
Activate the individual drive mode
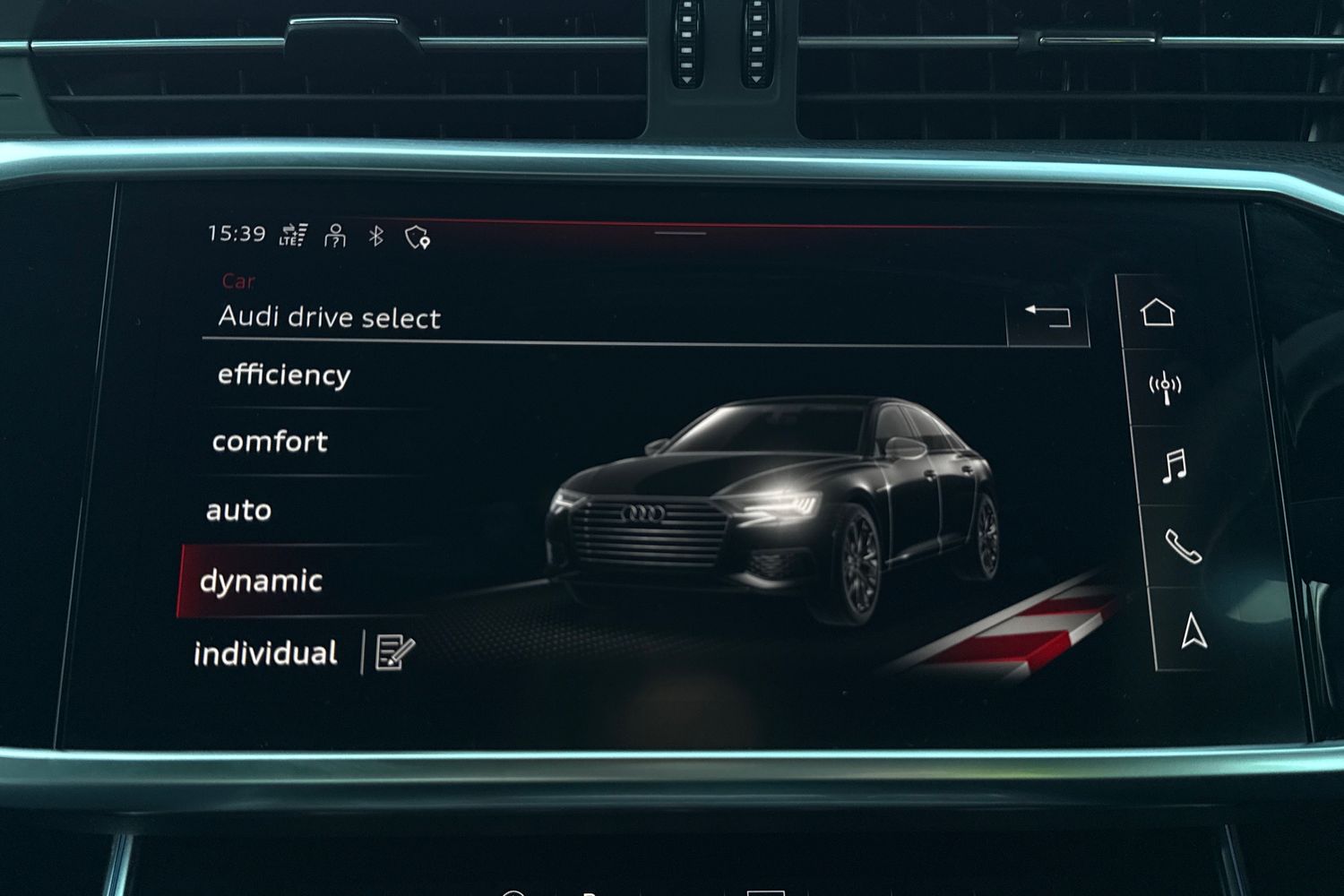click(x=265, y=652)
